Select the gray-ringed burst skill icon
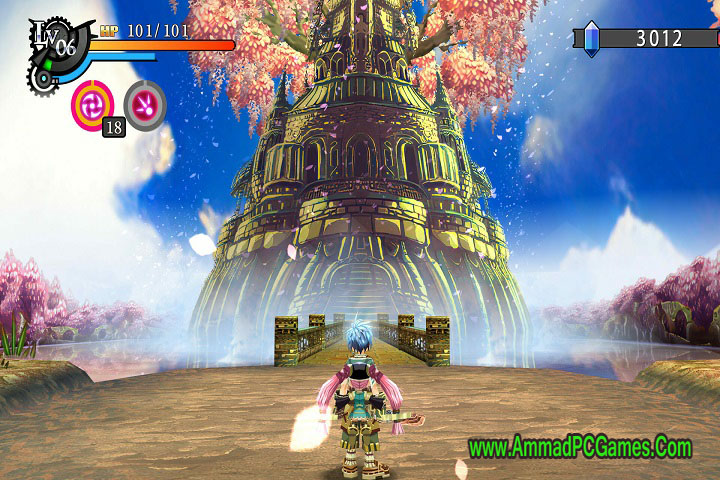 (145, 103)
